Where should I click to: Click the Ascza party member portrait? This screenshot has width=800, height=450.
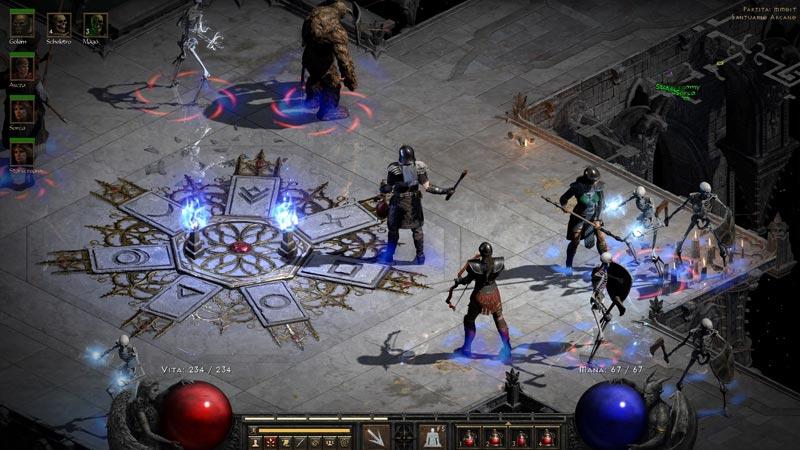22,68
